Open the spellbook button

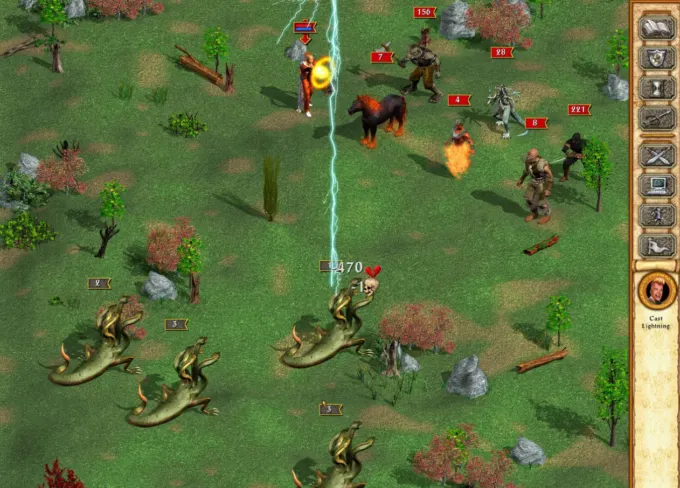[655, 27]
